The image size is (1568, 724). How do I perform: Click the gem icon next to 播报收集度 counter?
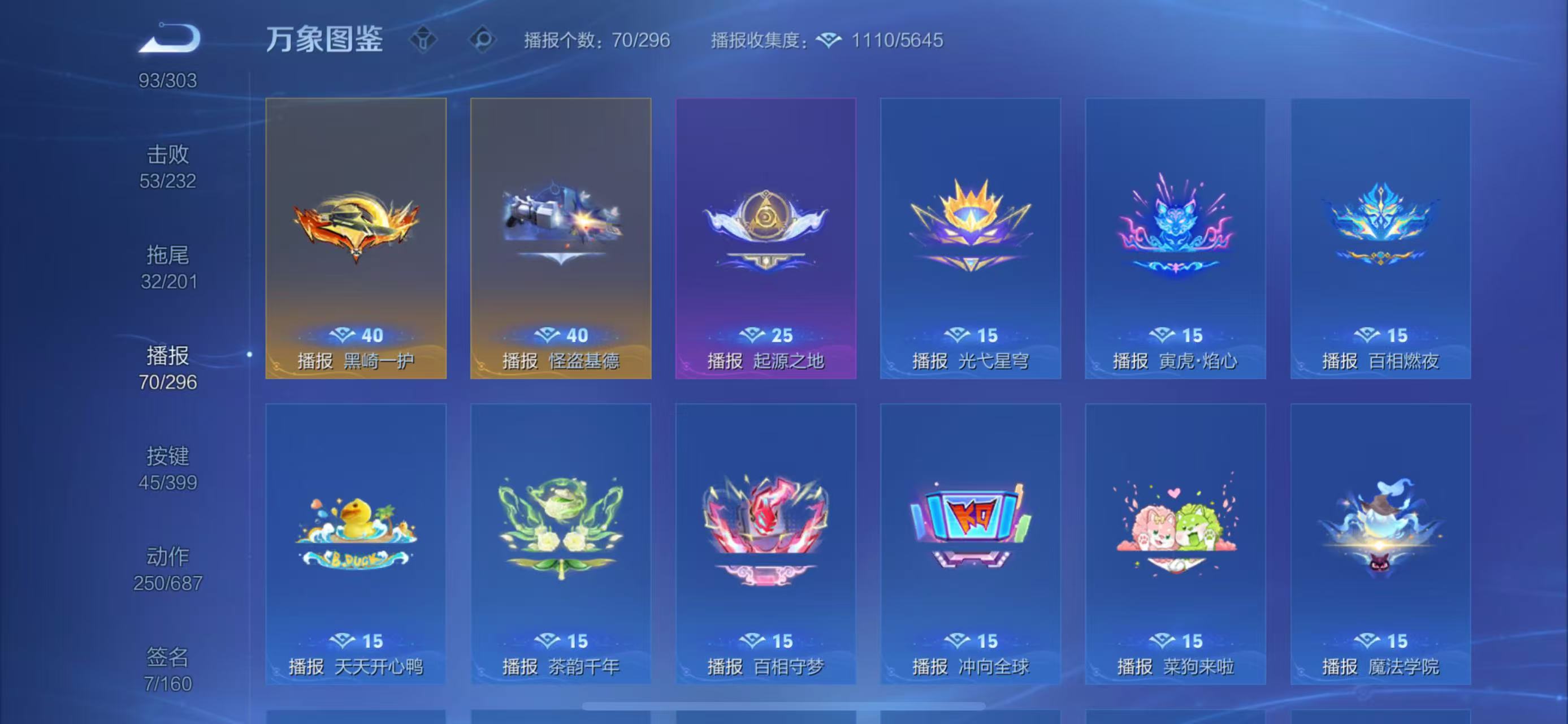(x=830, y=40)
